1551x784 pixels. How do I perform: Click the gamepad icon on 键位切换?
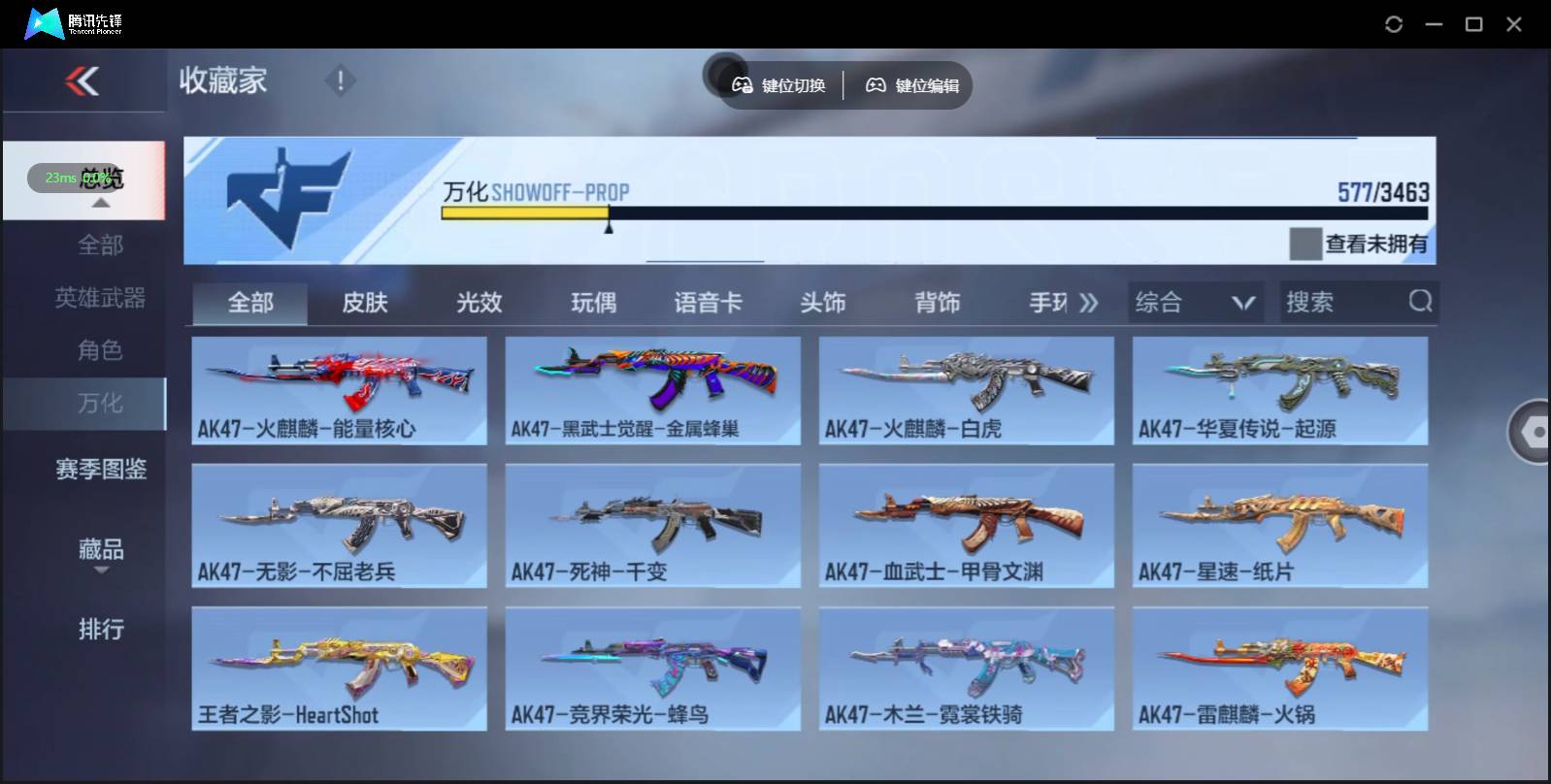(x=743, y=85)
